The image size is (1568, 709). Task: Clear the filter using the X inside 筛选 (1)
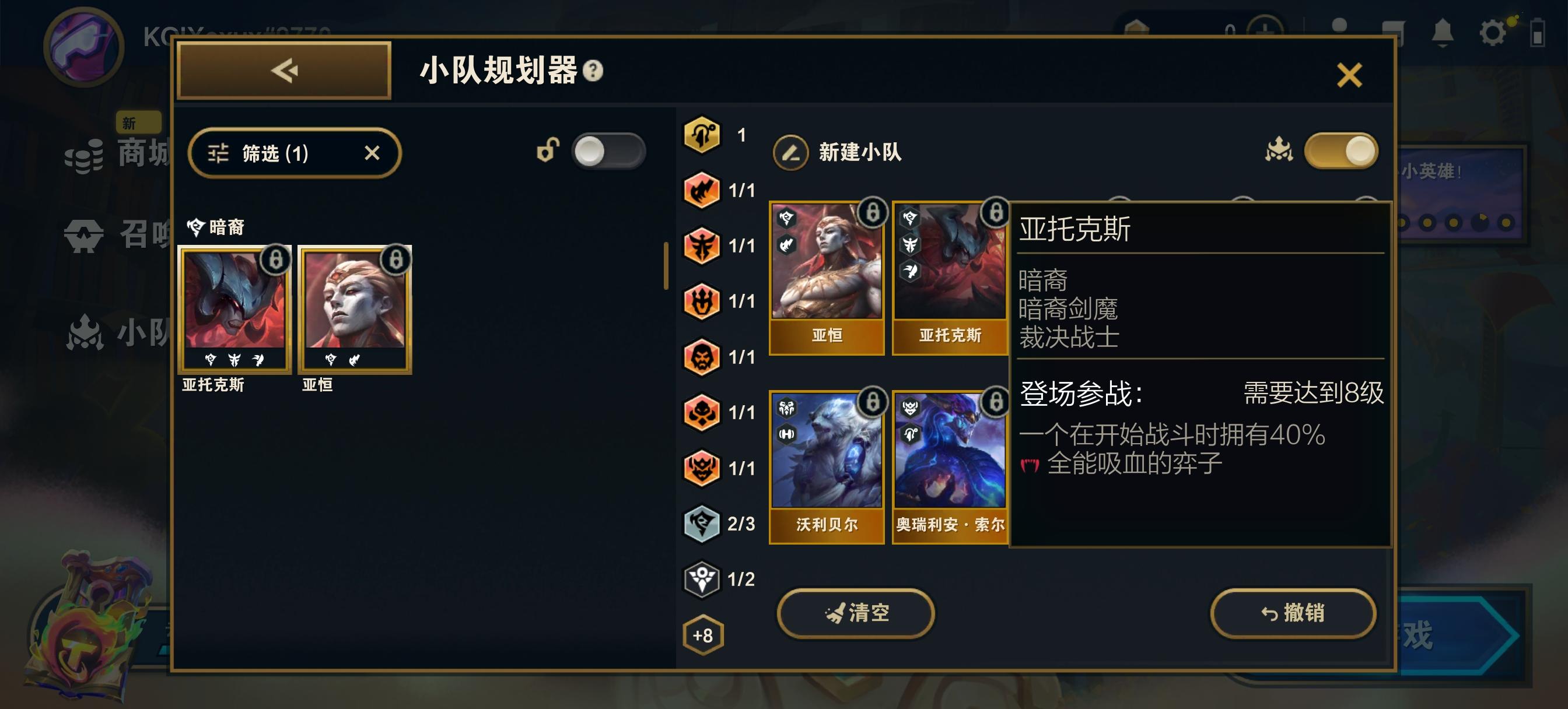tap(374, 153)
